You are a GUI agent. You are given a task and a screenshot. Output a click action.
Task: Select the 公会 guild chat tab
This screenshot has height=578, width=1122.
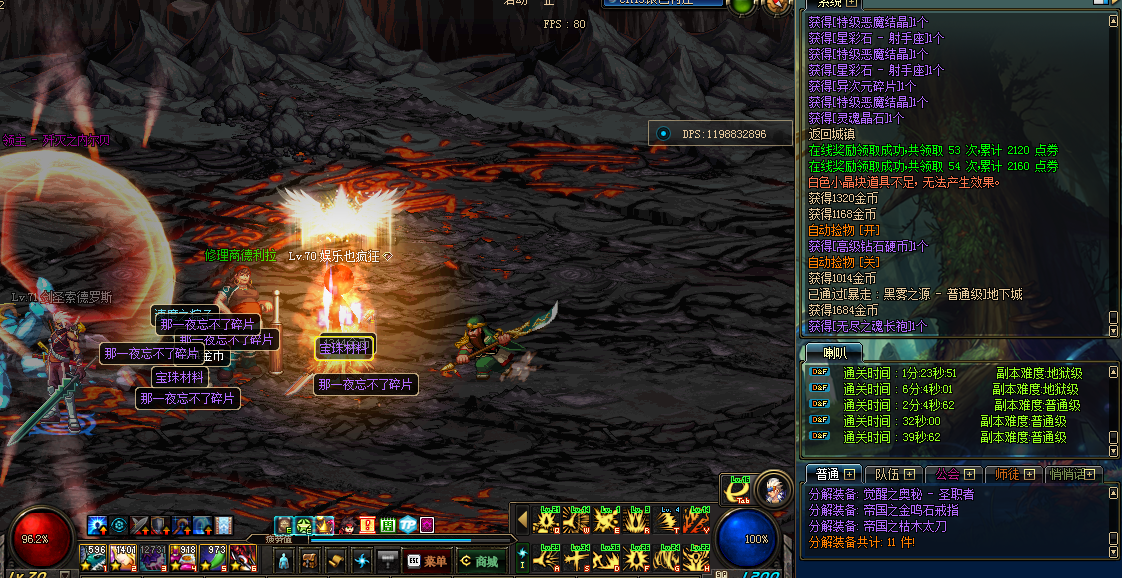[x=954, y=474]
